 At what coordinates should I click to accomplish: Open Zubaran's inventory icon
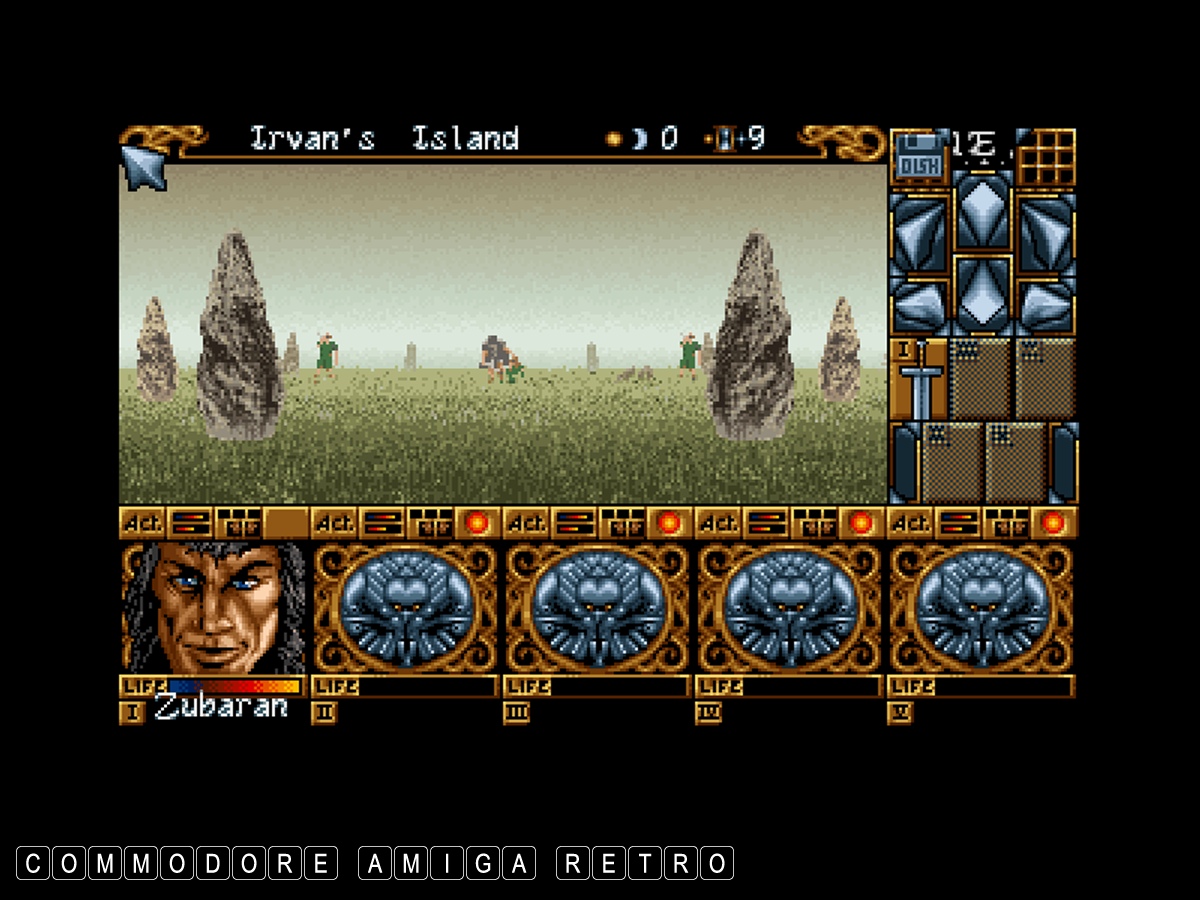click(238, 522)
